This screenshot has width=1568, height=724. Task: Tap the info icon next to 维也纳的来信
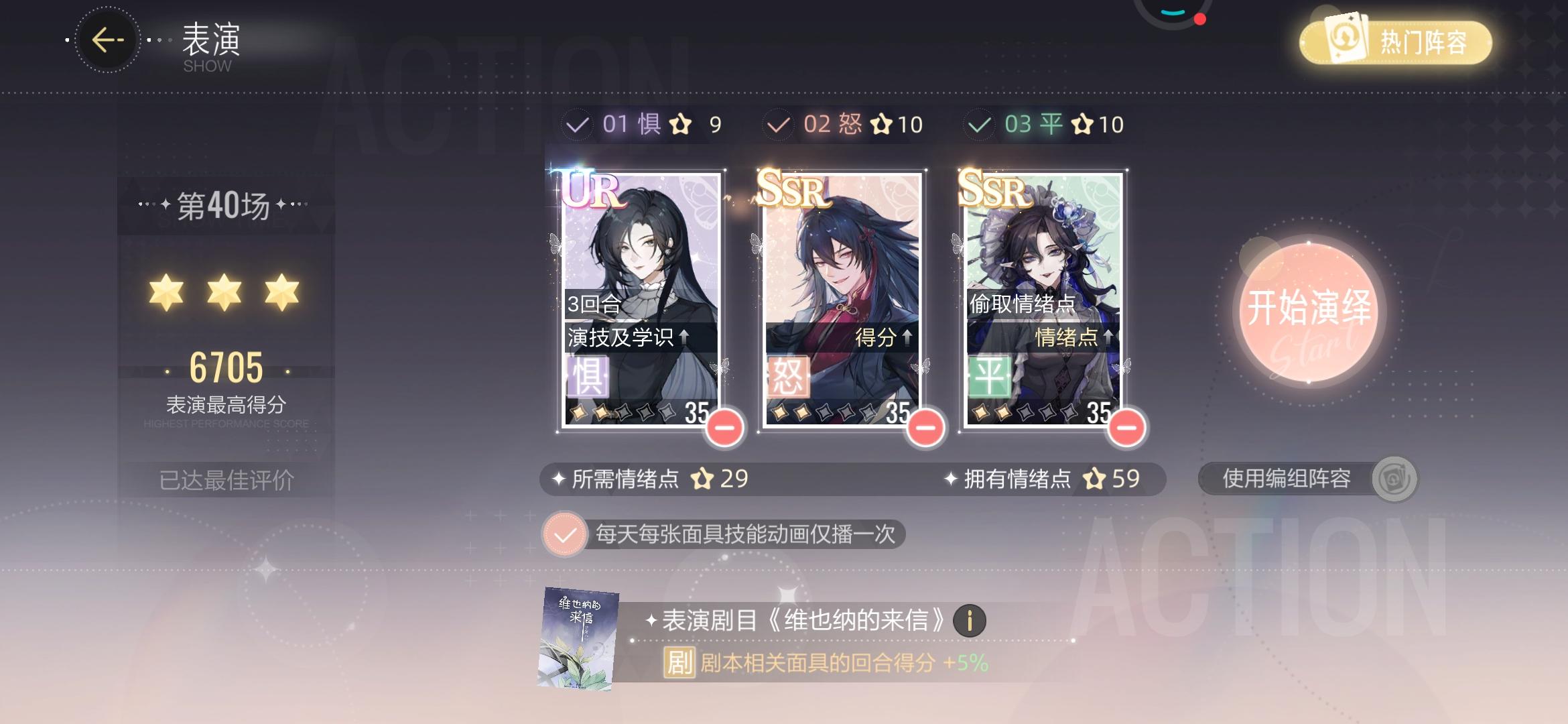971,619
